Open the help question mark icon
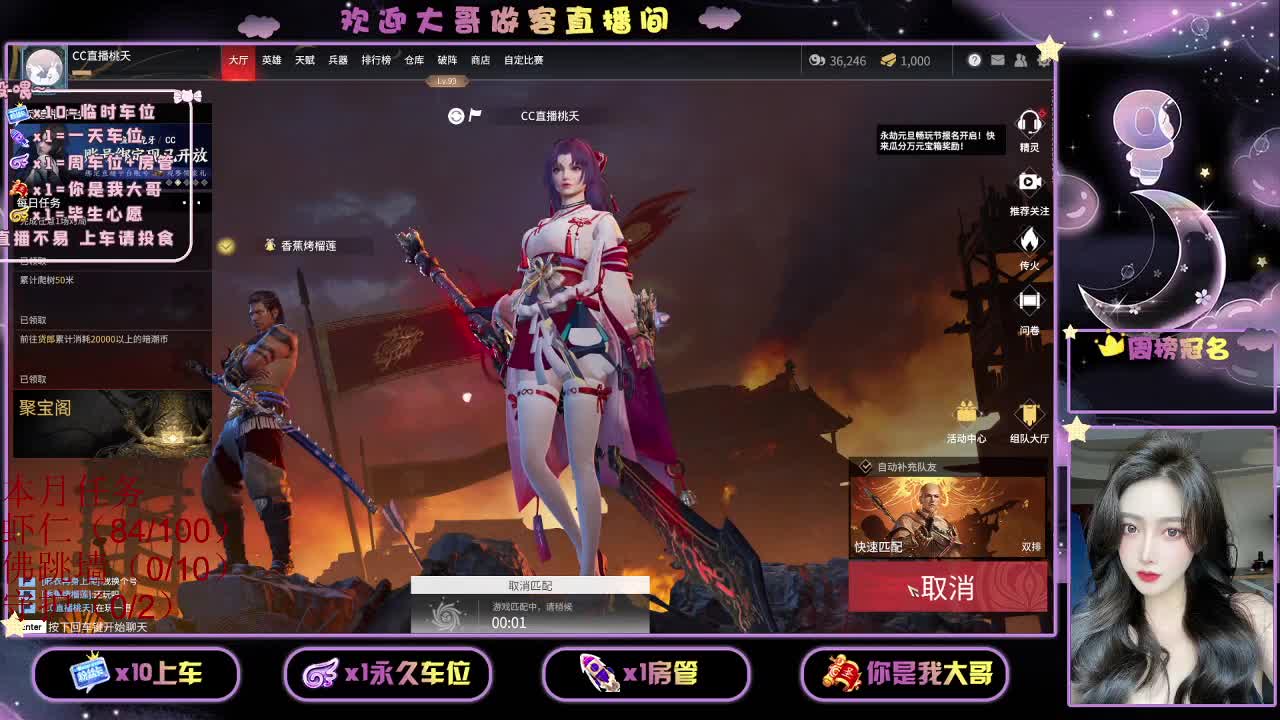The width and height of the screenshot is (1280, 720). [973, 61]
